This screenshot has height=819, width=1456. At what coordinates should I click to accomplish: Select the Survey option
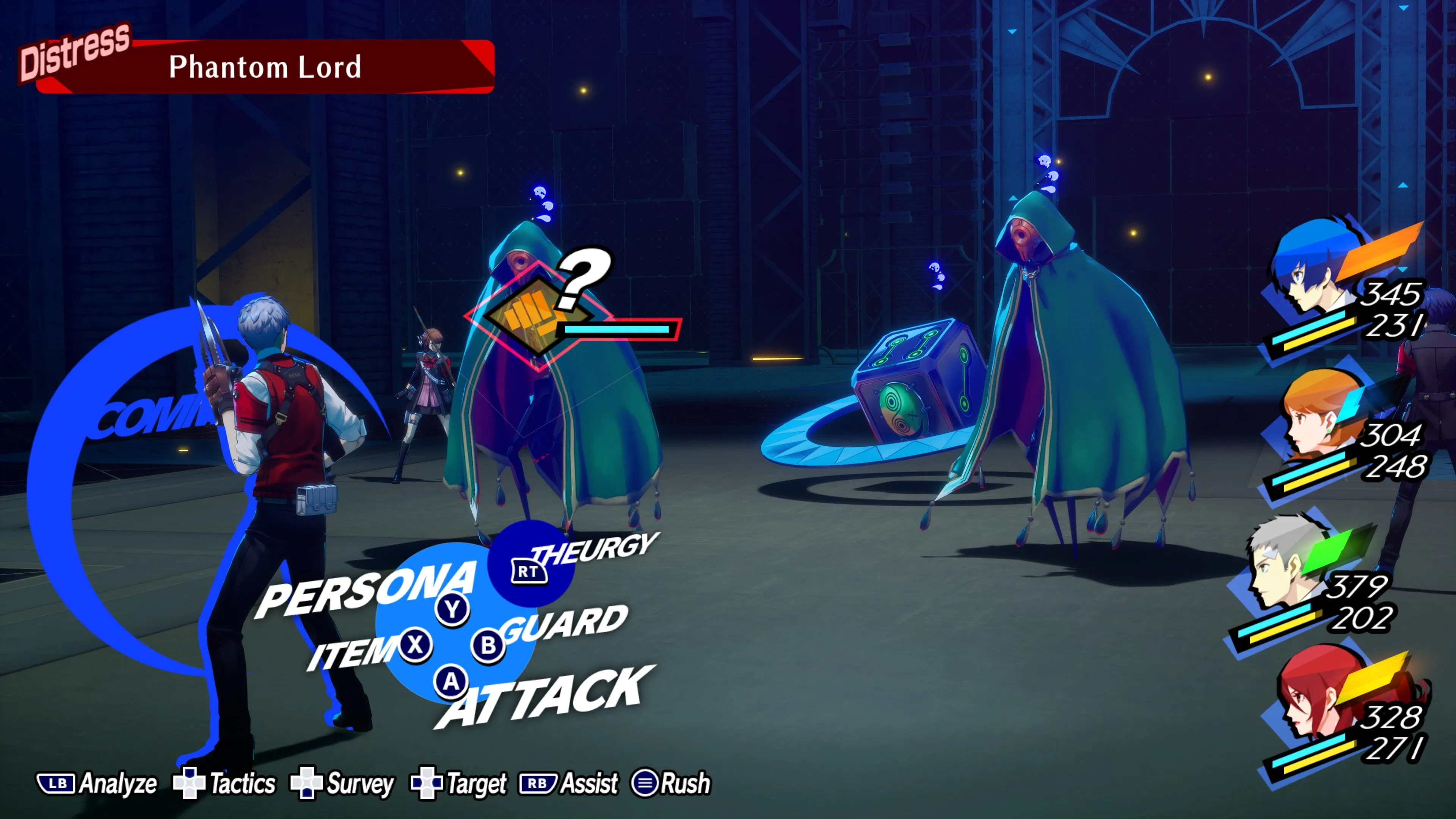pyautogui.click(x=342, y=783)
